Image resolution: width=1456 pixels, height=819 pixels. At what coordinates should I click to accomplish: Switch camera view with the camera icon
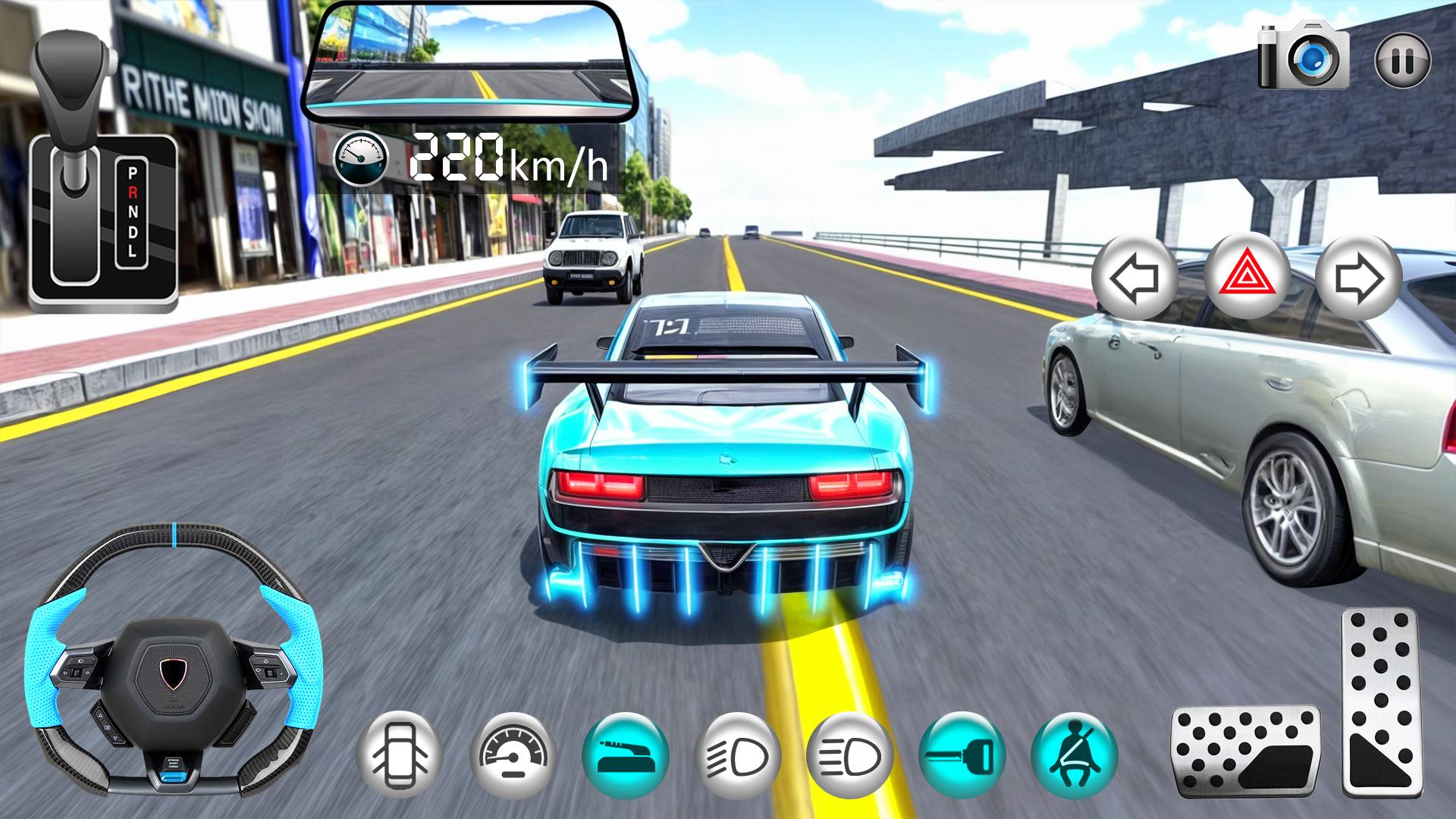[1304, 55]
